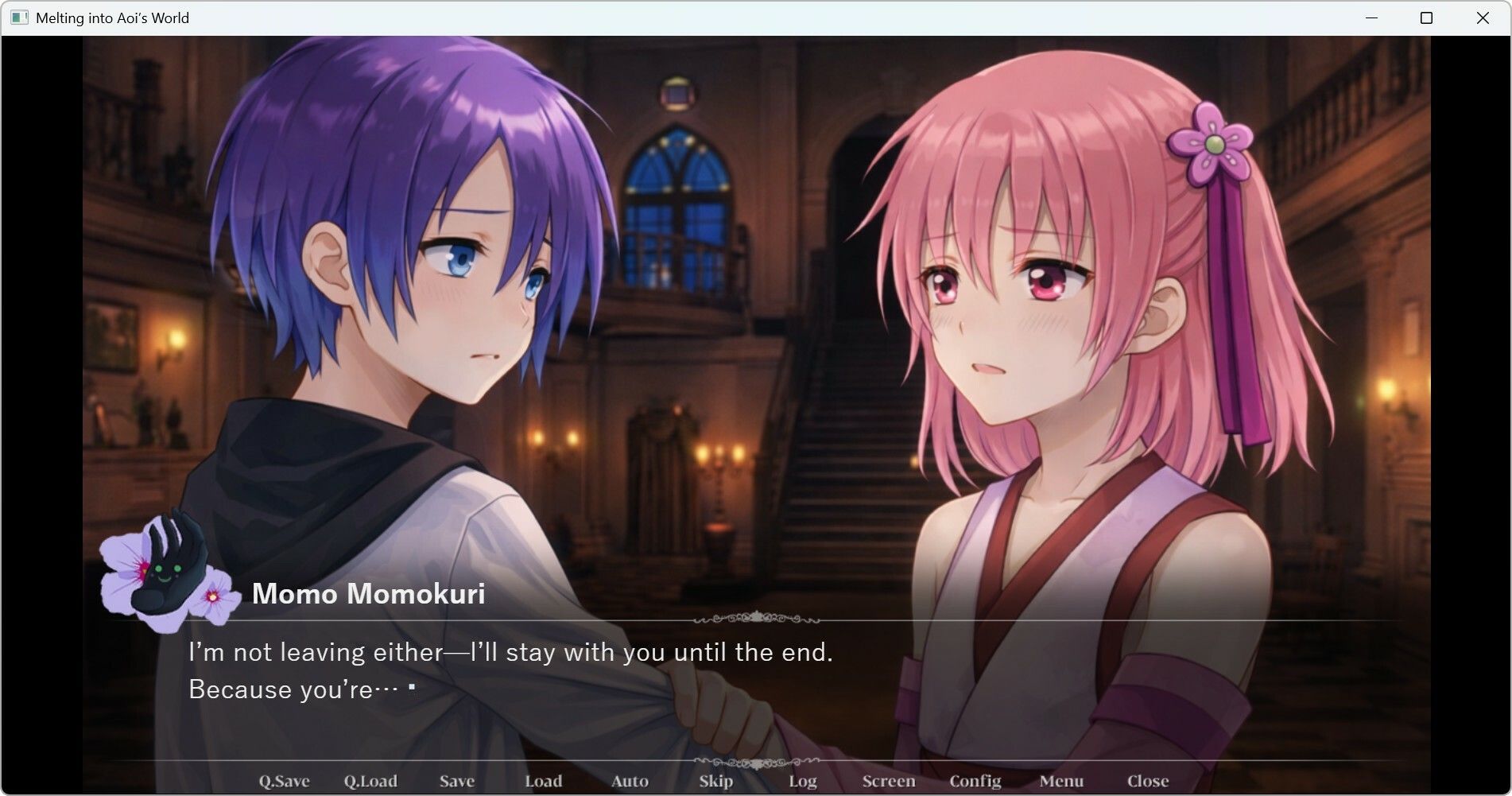Open the Config settings
Viewport: 1512px width, 796px height.
click(x=975, y=781)
